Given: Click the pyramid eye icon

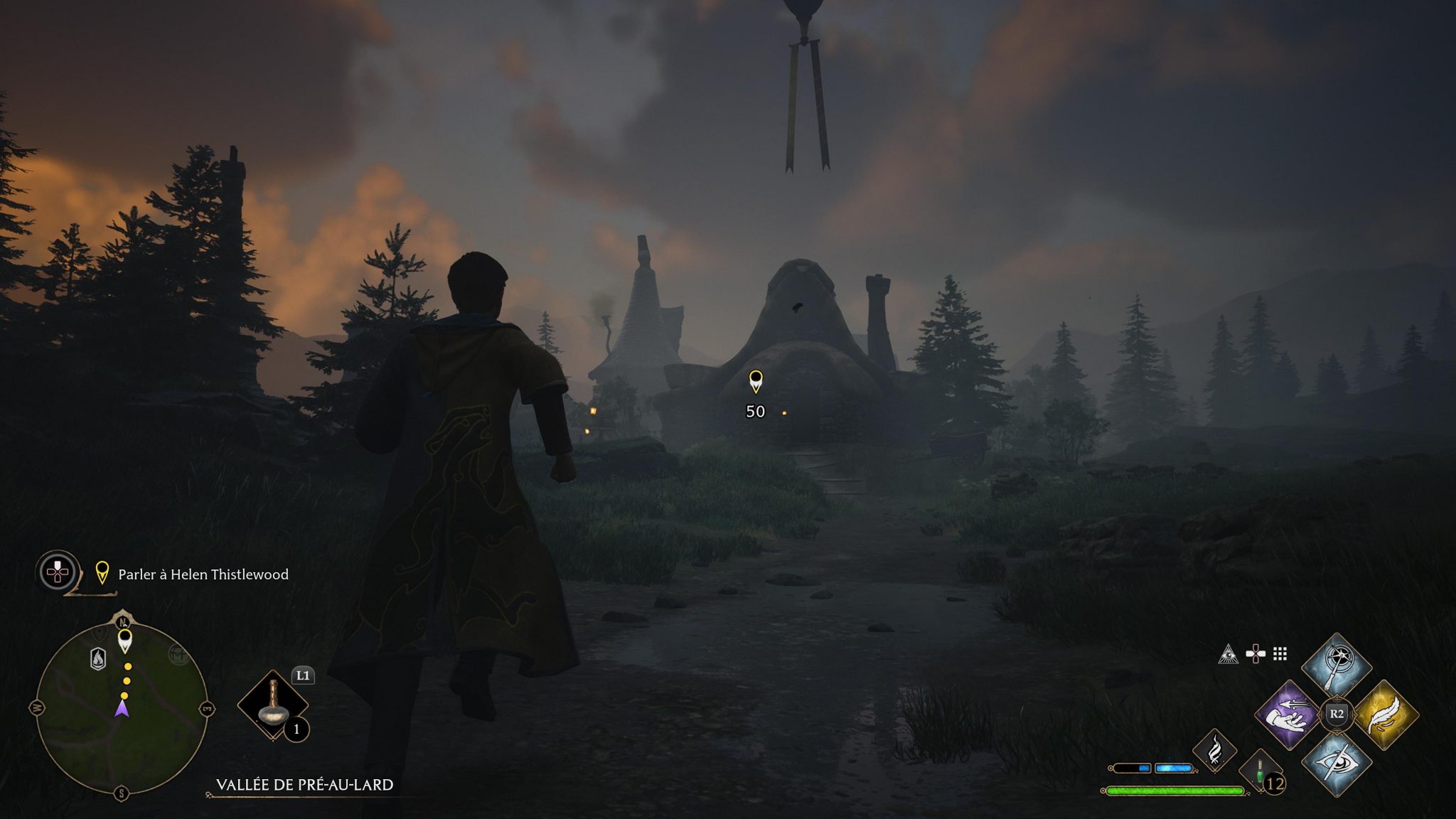Looking at the screenshot, I should pyautogui.click(x=1228, y=654).
